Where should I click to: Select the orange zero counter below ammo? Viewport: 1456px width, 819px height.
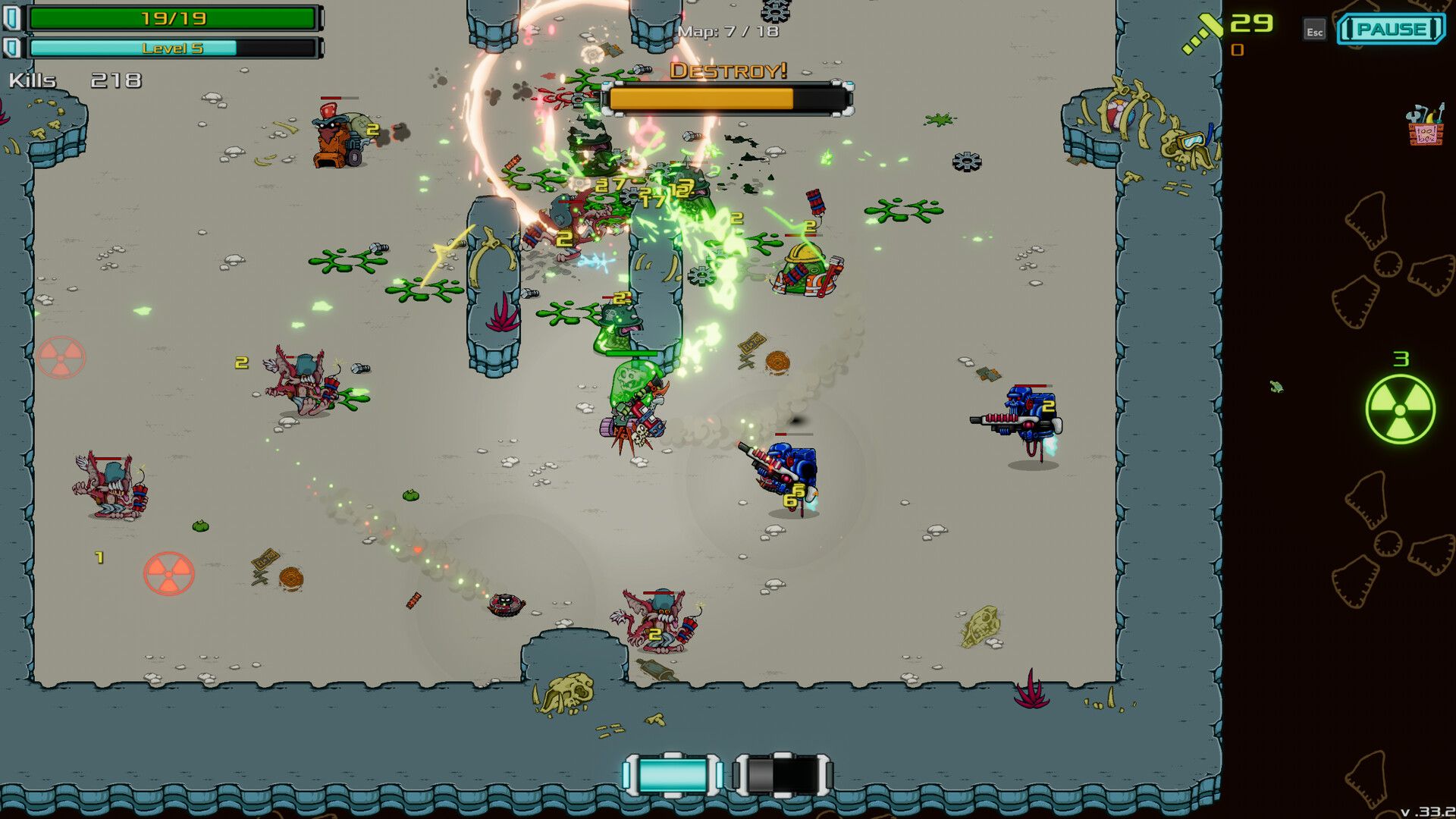click(1237, 50)
